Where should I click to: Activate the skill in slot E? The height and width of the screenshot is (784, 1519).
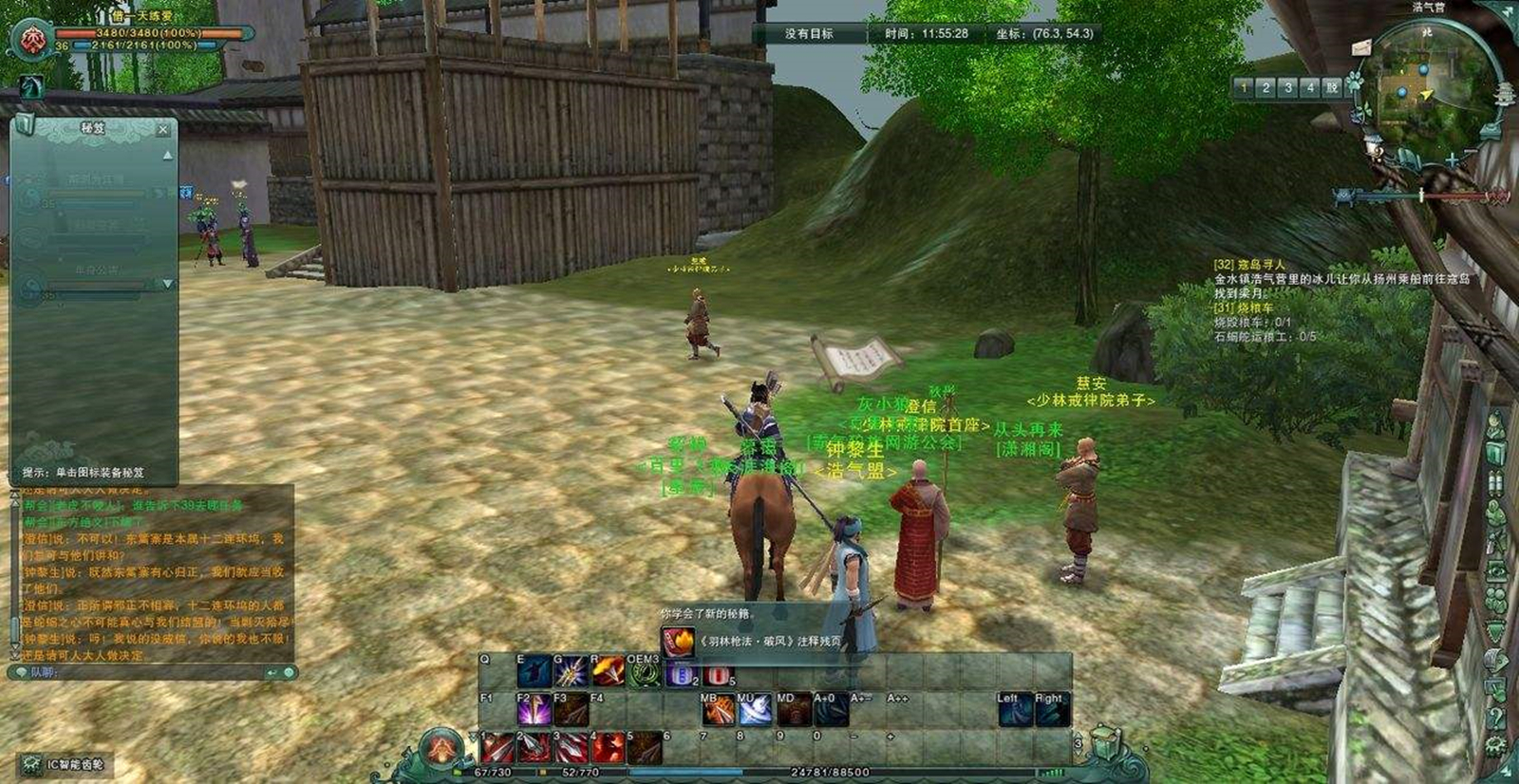point(534,672)
